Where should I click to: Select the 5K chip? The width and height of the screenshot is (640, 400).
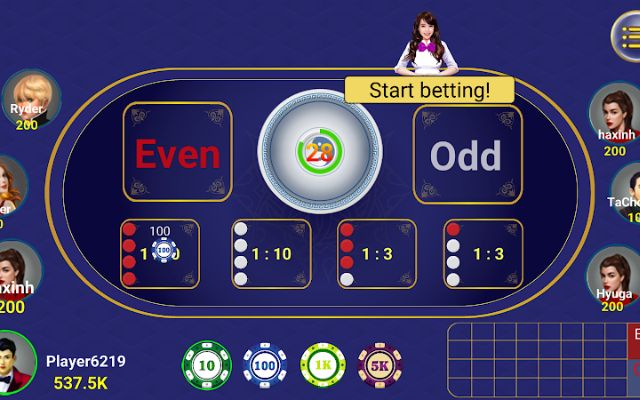[381, 366]
